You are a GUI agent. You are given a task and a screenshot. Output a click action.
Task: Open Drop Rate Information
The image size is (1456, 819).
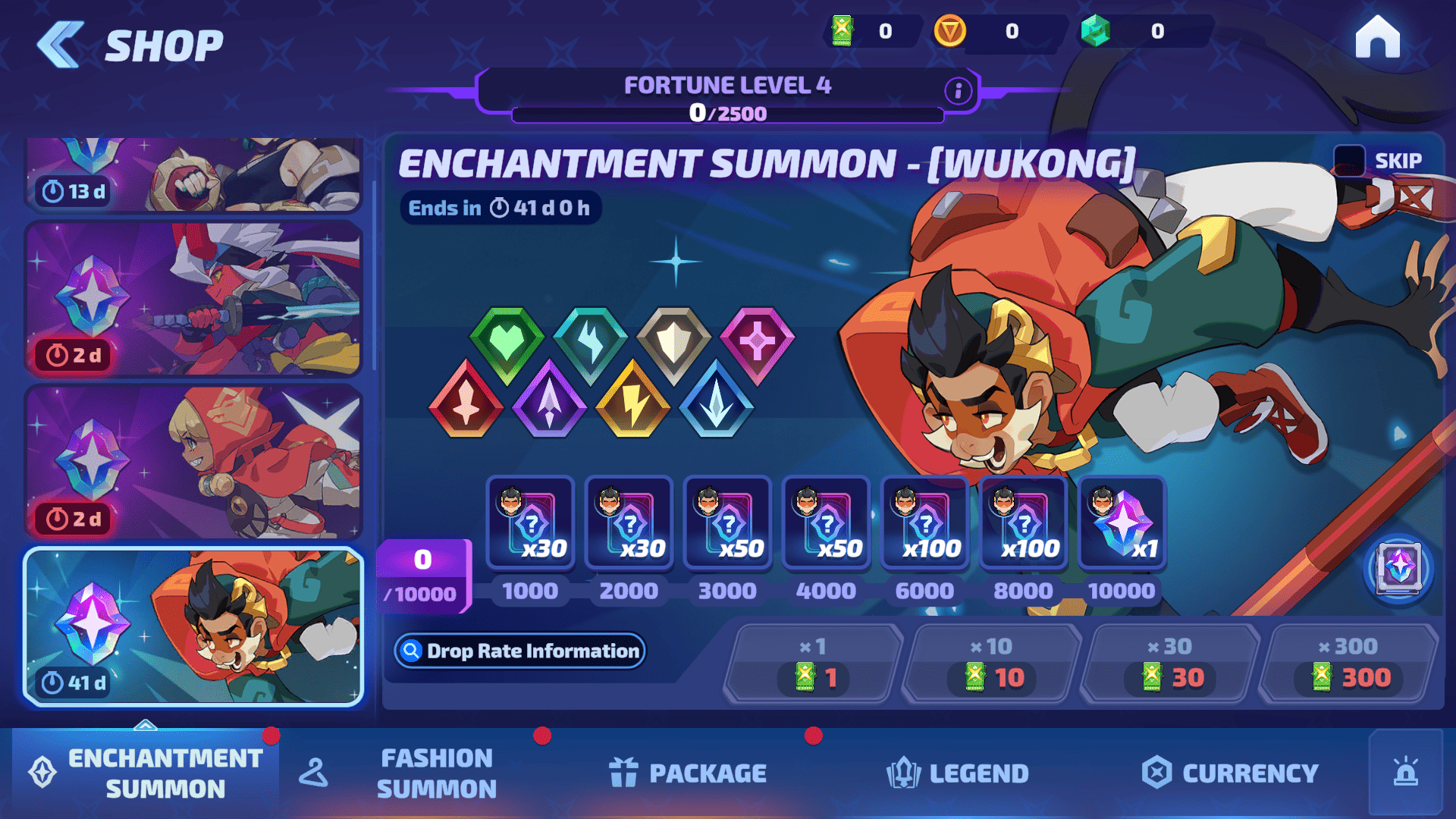coord(520,651)
